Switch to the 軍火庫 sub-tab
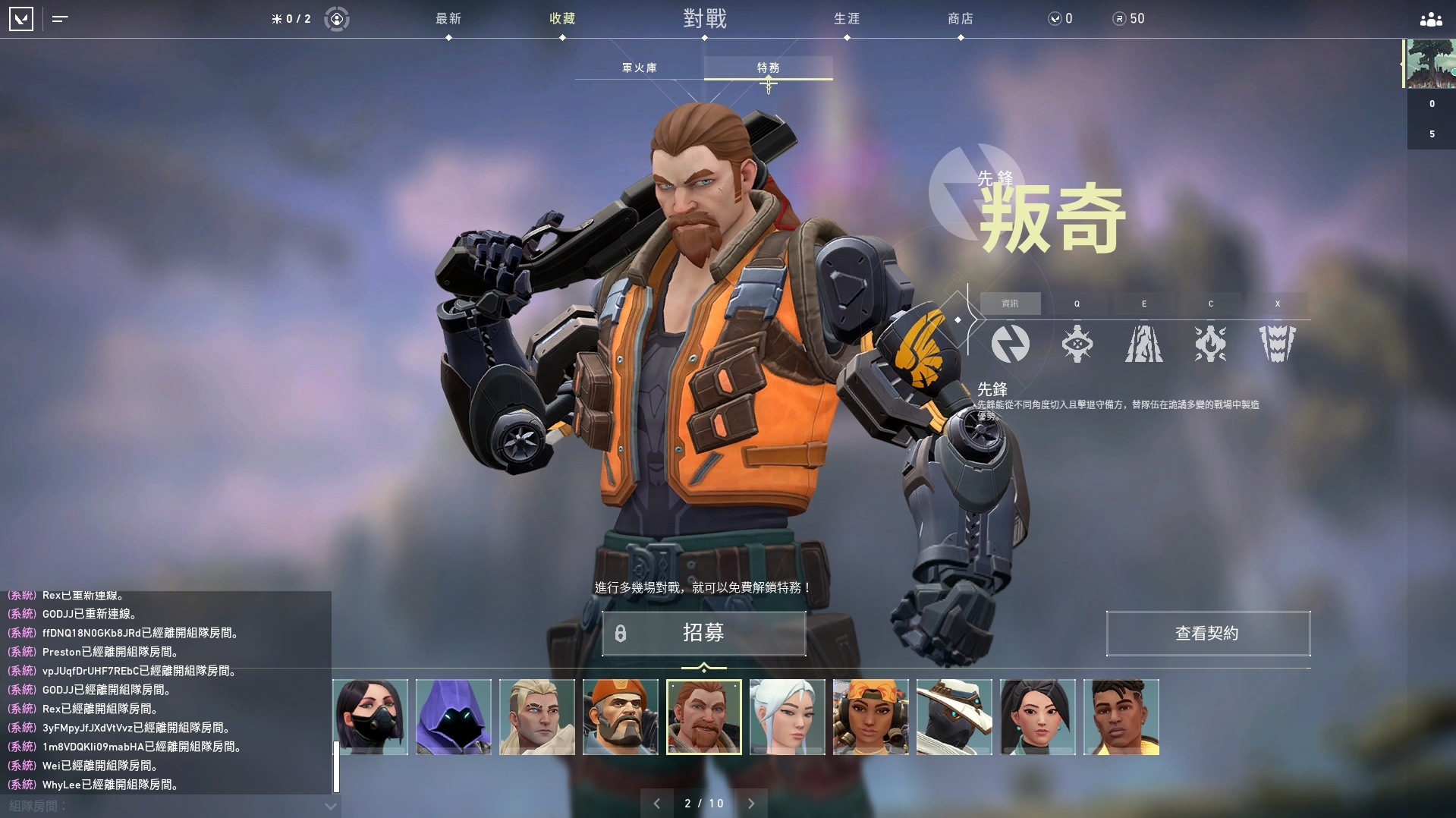This screenshot has height=818, width=1456. tap(640, 67)
